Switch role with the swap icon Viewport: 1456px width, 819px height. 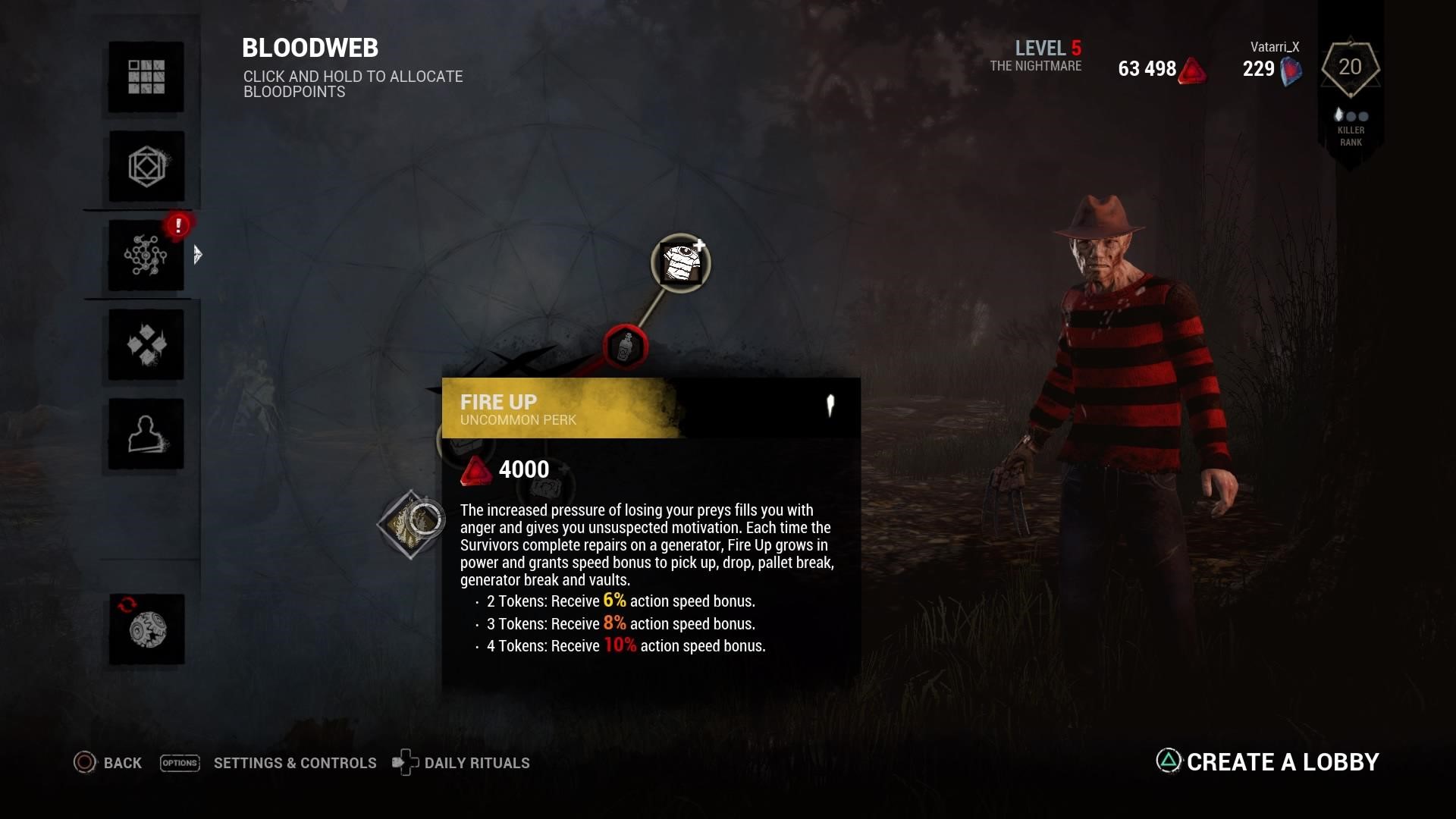[146, 629]
